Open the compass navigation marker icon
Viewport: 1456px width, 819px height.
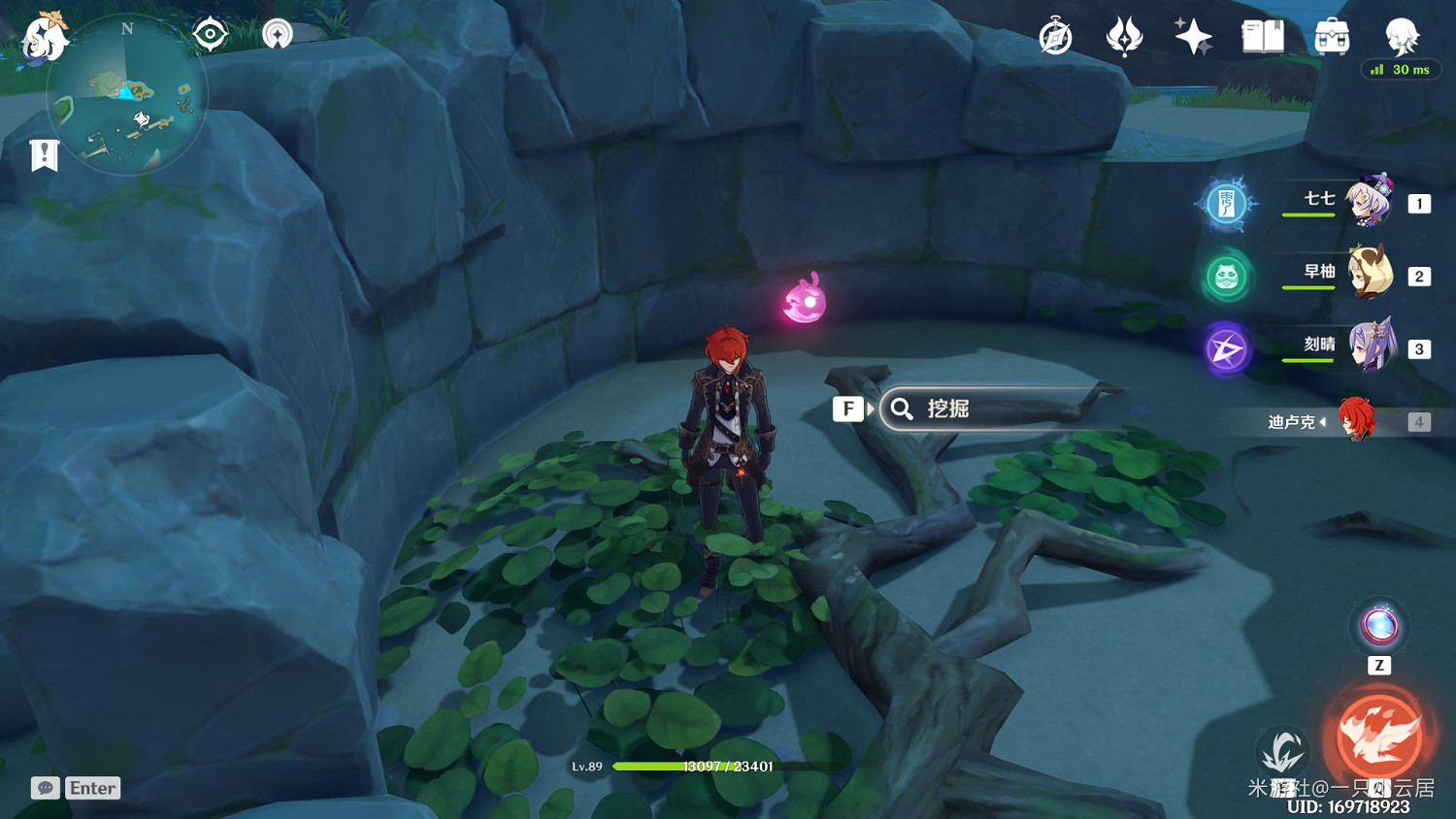point(277,35)
